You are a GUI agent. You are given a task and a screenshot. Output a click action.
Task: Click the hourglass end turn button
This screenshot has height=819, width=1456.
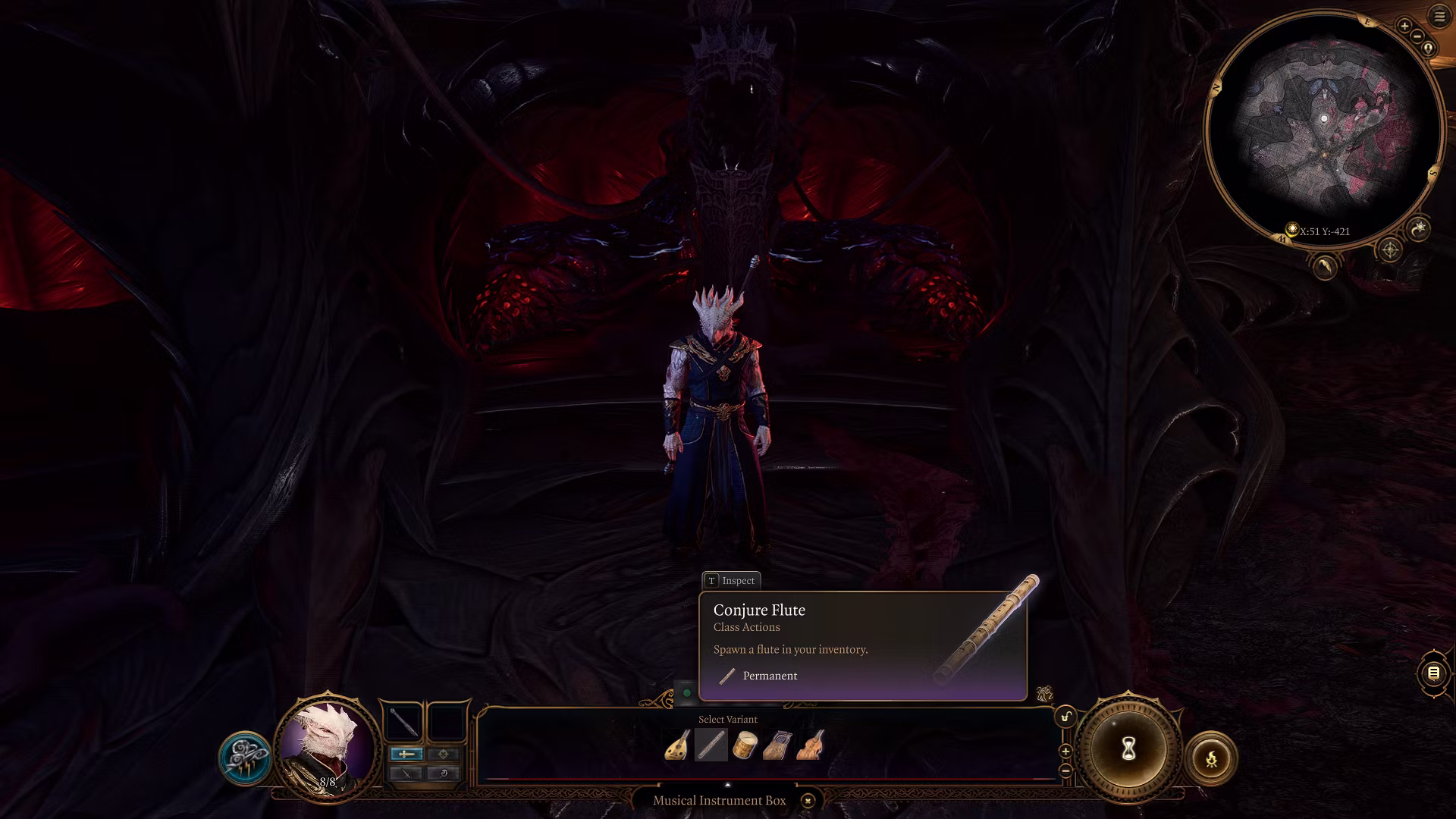click(x=1128, y=749)
